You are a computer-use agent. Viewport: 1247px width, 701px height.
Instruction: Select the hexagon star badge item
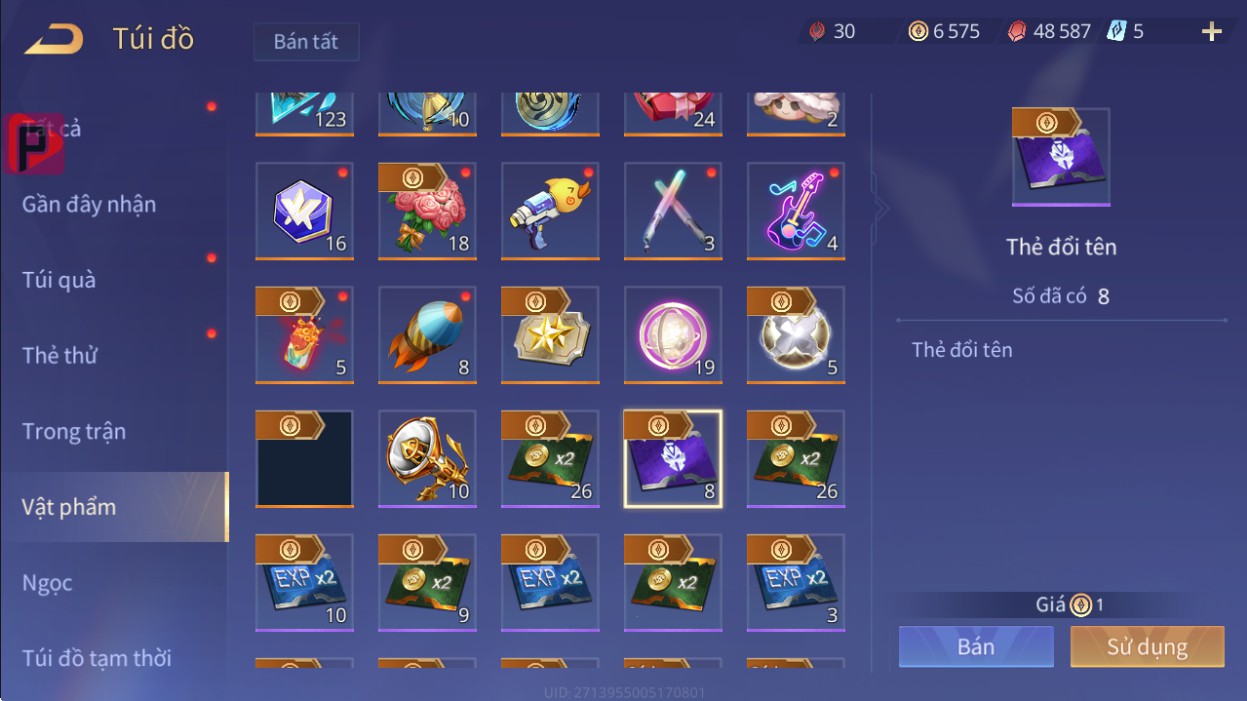304,211
